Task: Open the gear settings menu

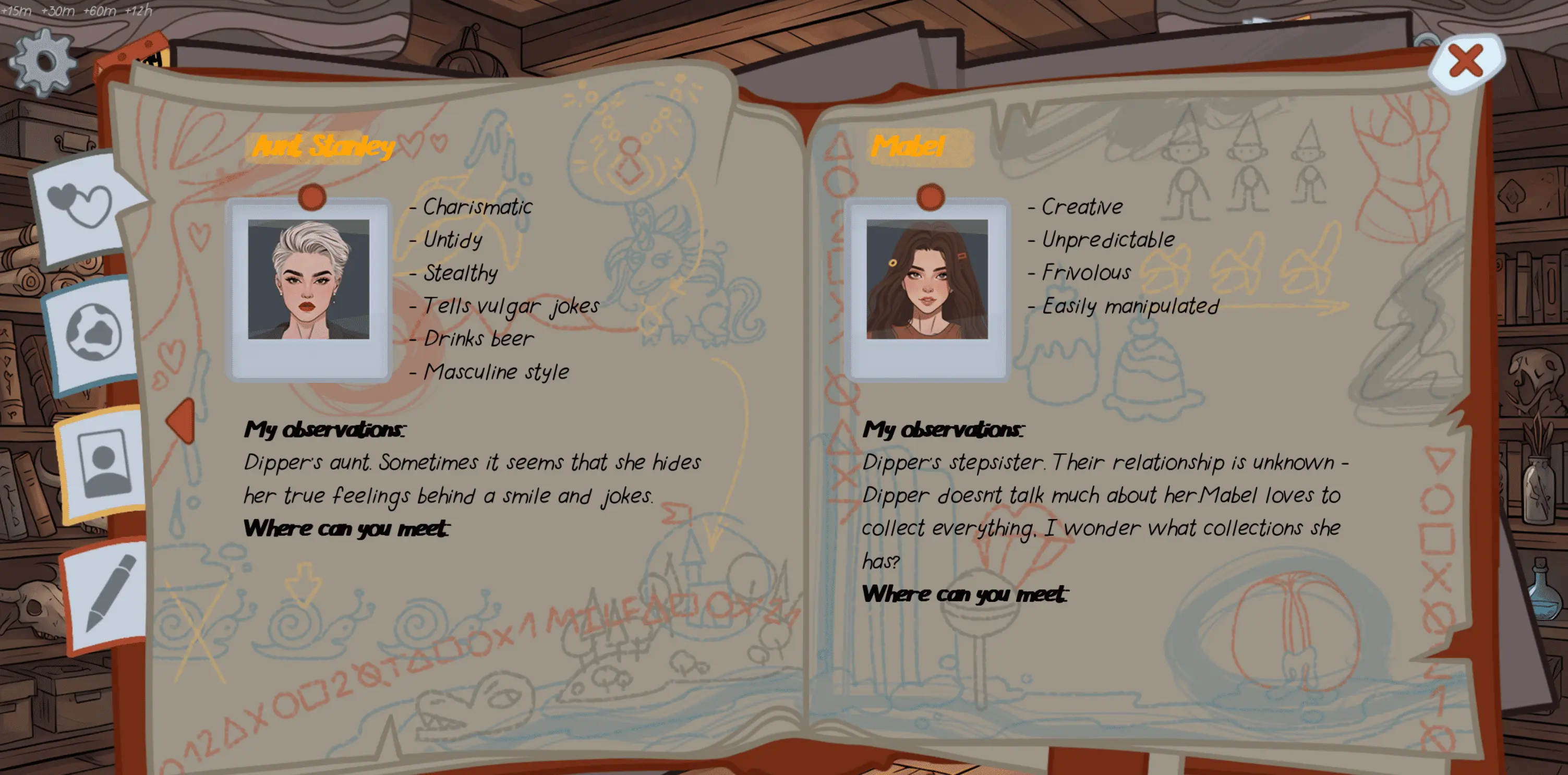Action: (43, 62)
